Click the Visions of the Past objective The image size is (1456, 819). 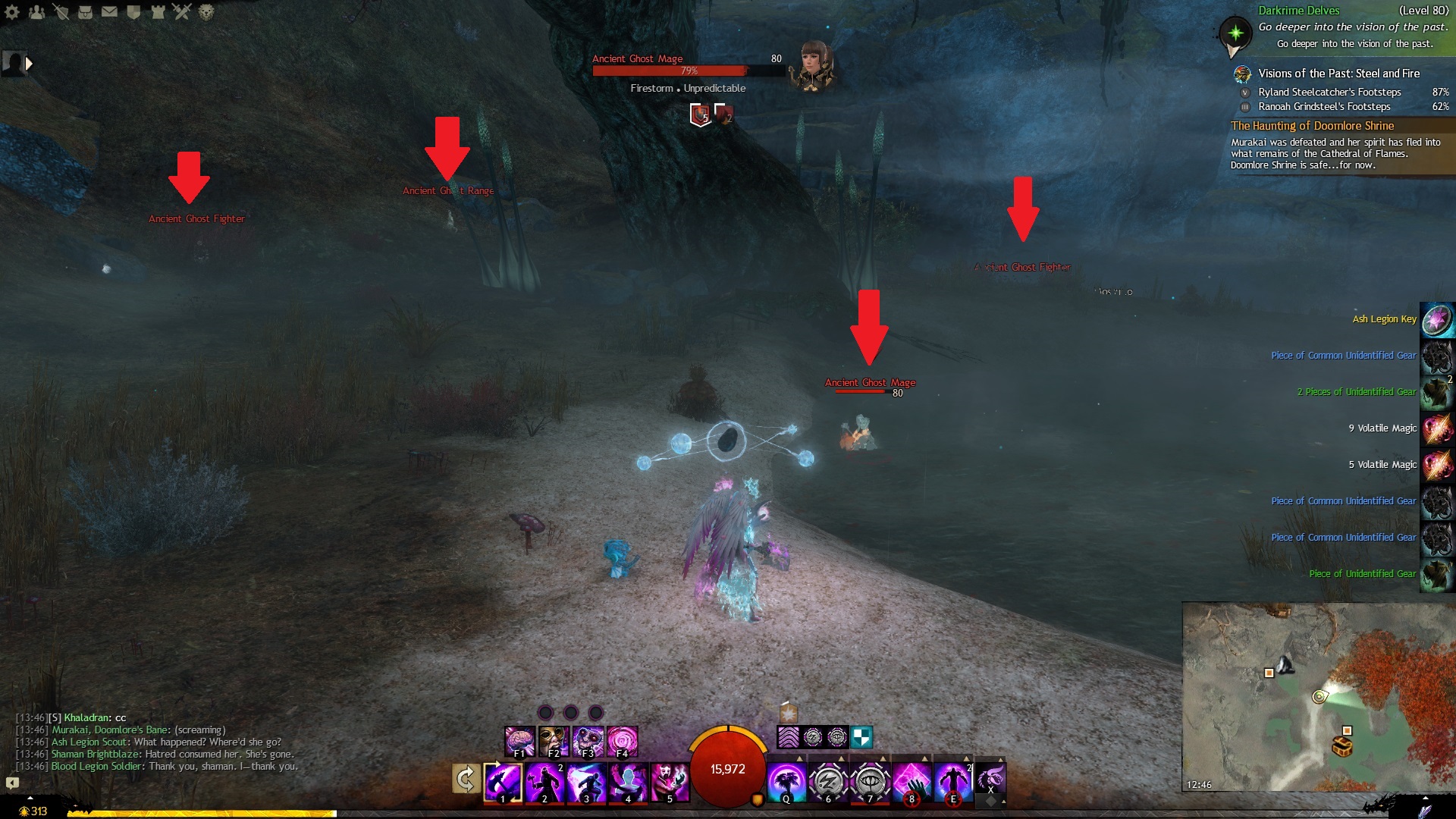1338,74
